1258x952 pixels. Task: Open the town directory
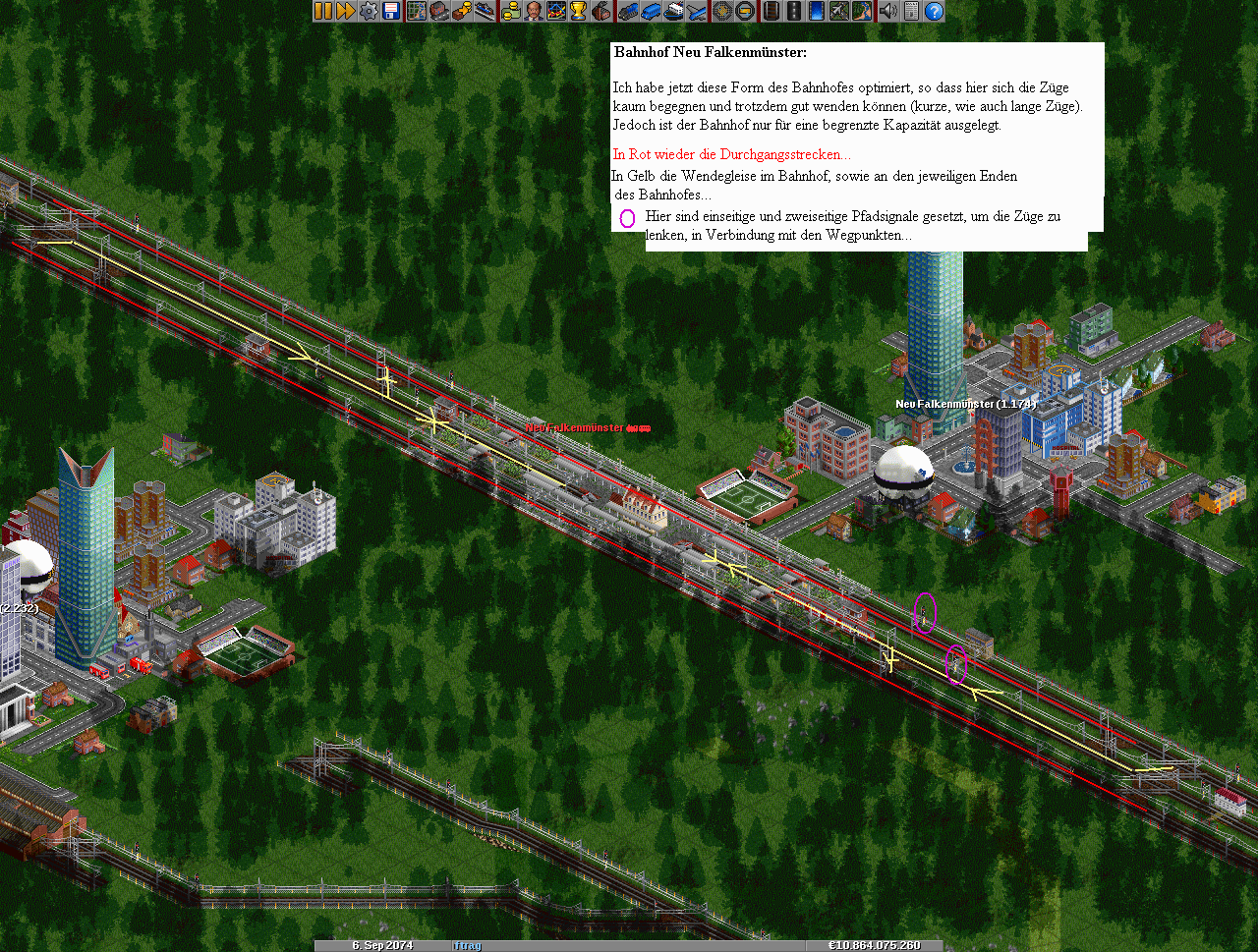439,11
